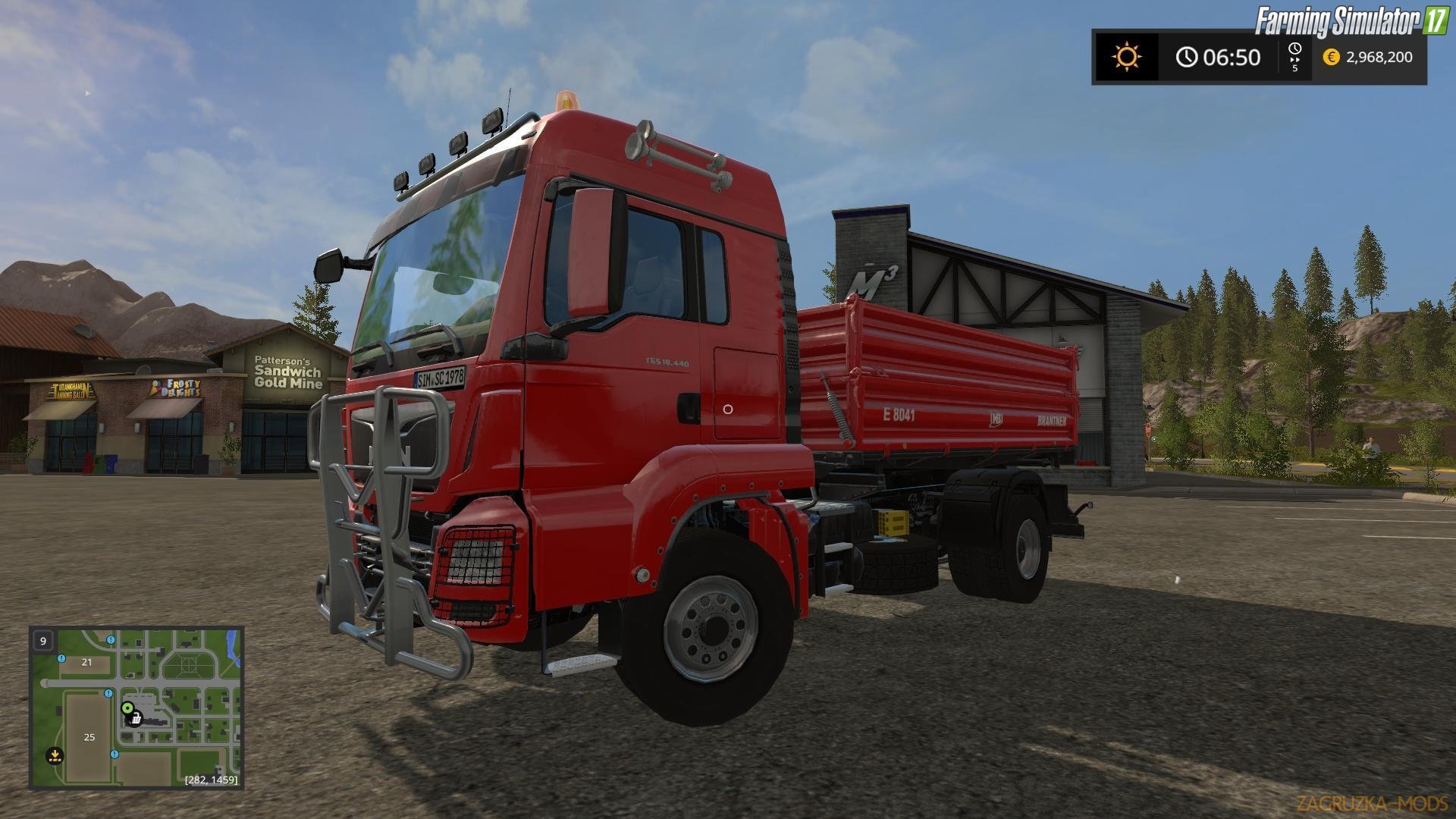Image resolution: width=1456 pixels, height=819 pixels.
Task: Select the clock icon next to the time
Action: coord(1187,57)
